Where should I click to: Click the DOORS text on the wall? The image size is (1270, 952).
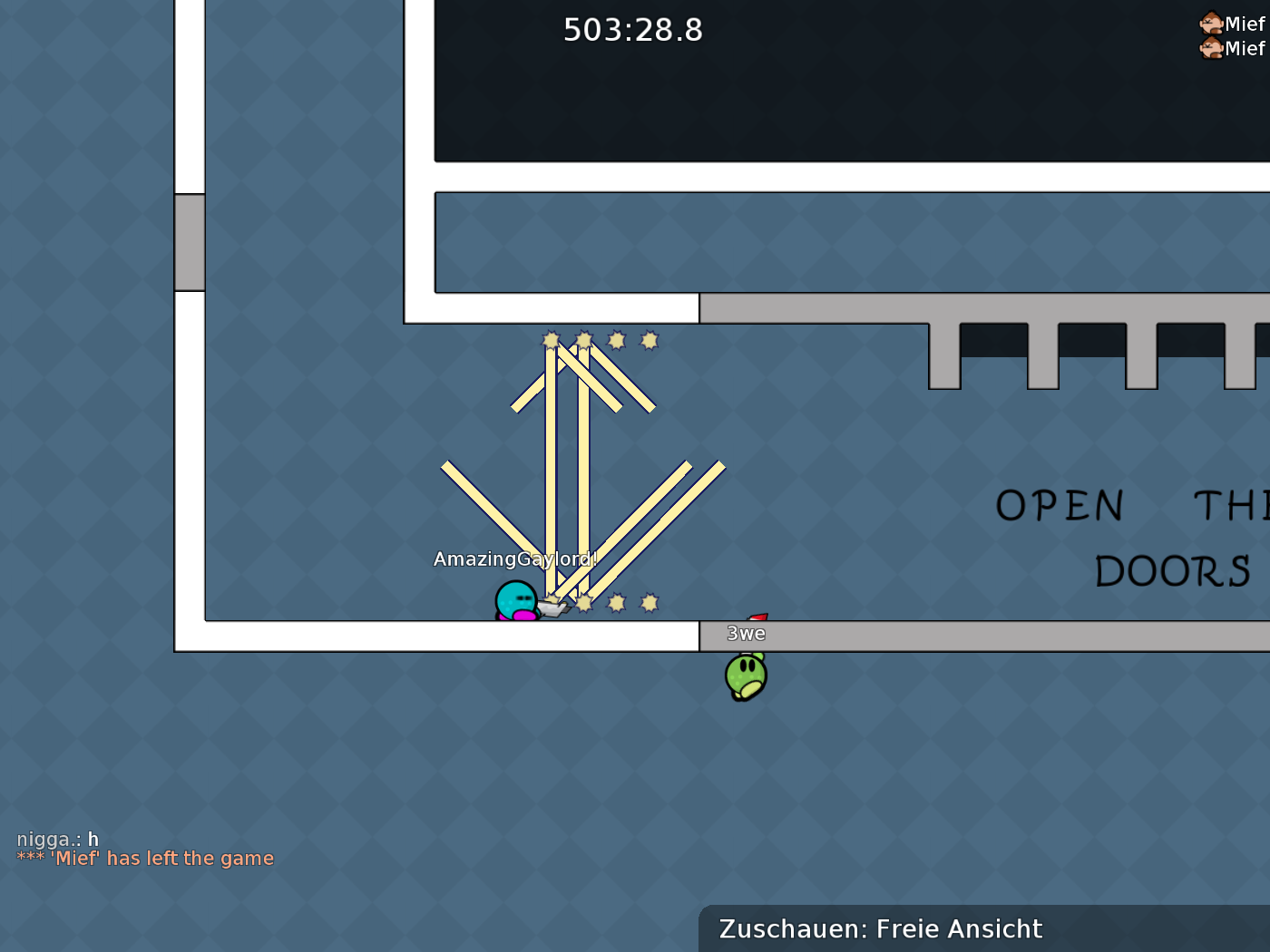pos(1175,570)
